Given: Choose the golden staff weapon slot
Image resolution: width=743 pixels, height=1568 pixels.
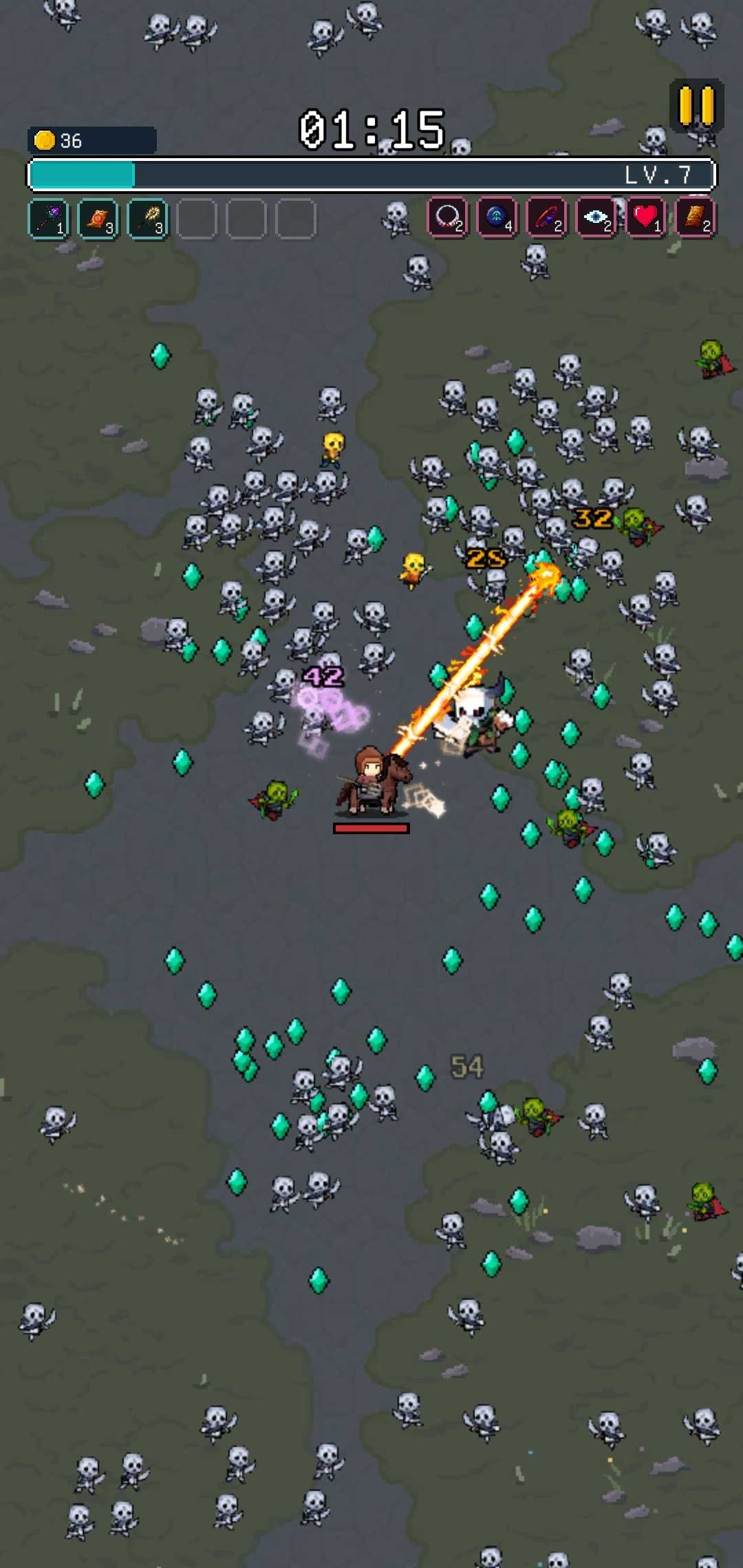Looking at the screenshot, I should click(x=148, y=219).
